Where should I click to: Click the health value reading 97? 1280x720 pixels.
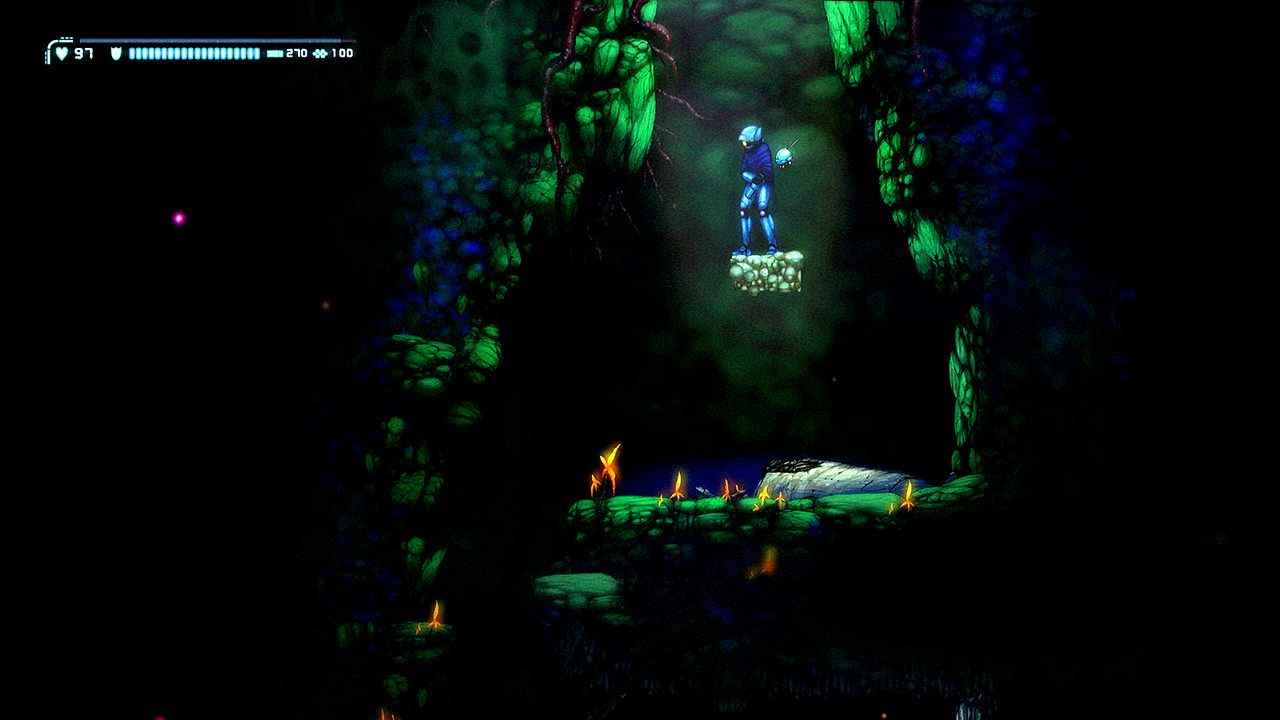pos(85,53)
